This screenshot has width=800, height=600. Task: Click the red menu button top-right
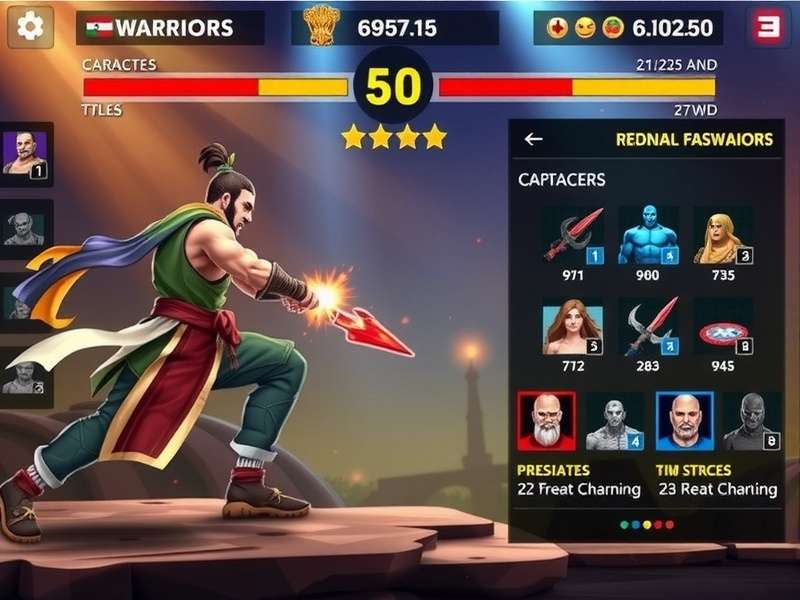[767, 27]
